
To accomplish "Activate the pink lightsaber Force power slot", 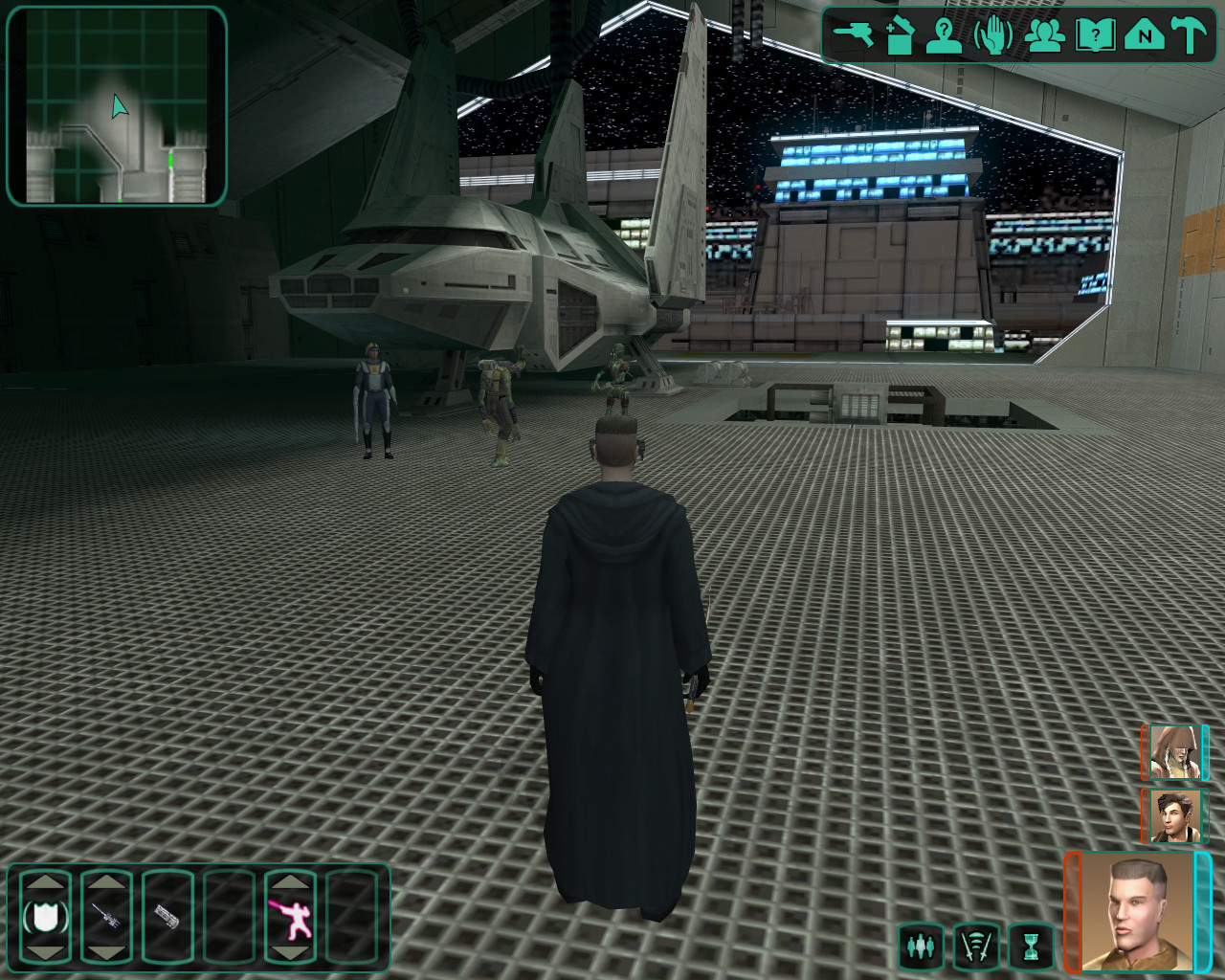I will (290, 919).
